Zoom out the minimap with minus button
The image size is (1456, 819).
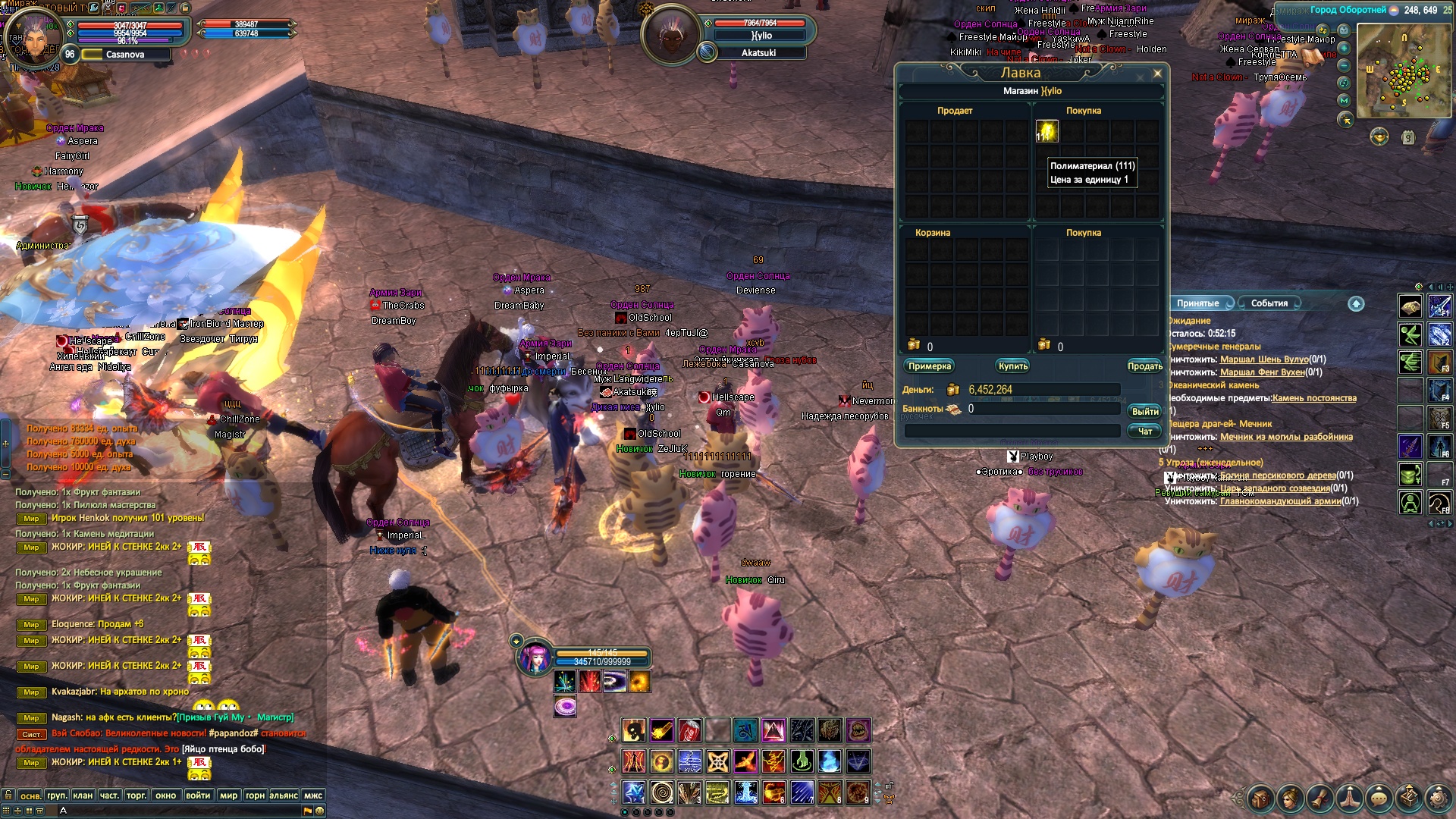pyautogui.click(x=1344, y=65)
